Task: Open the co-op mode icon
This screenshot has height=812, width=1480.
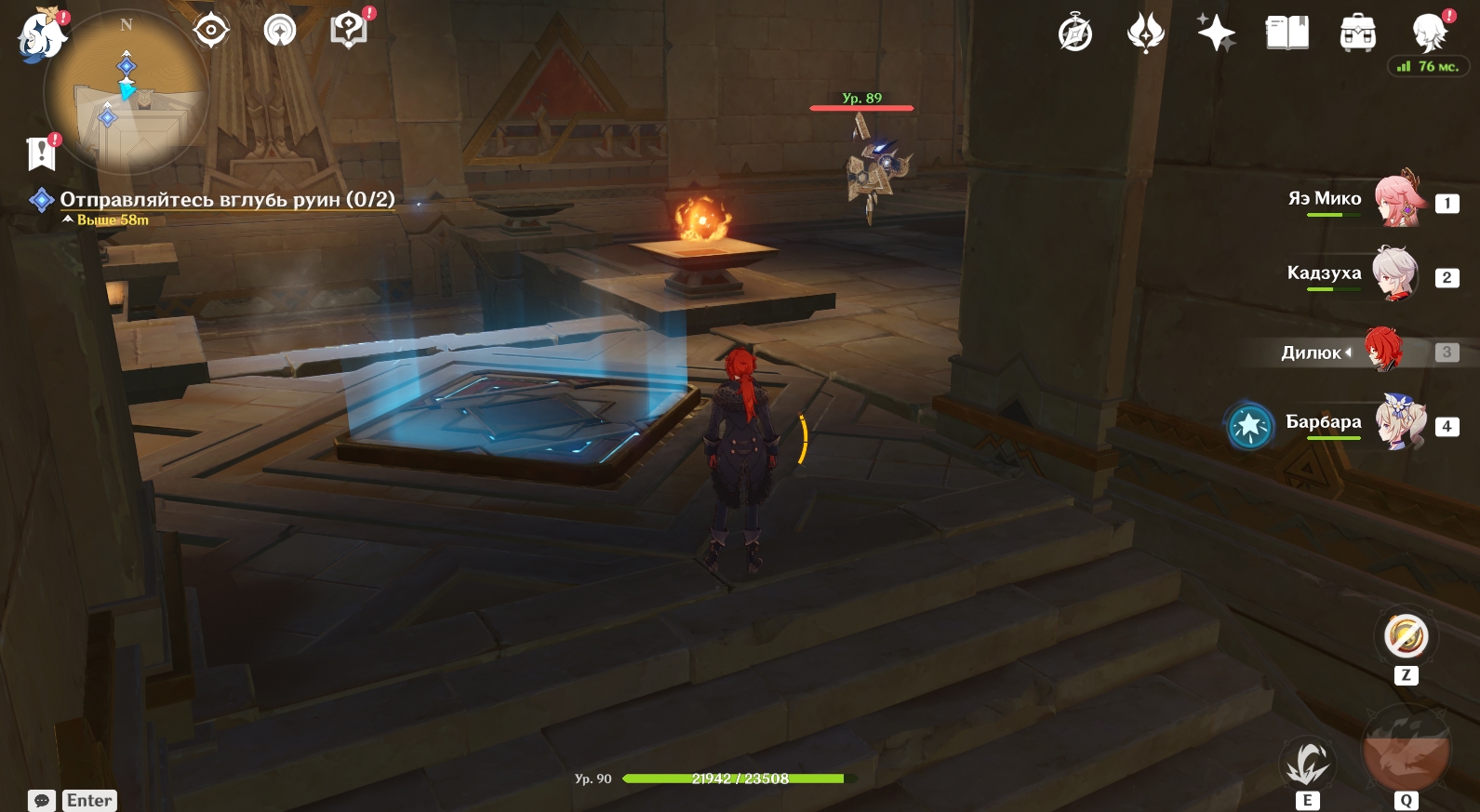Action: [x=279, y=31]
